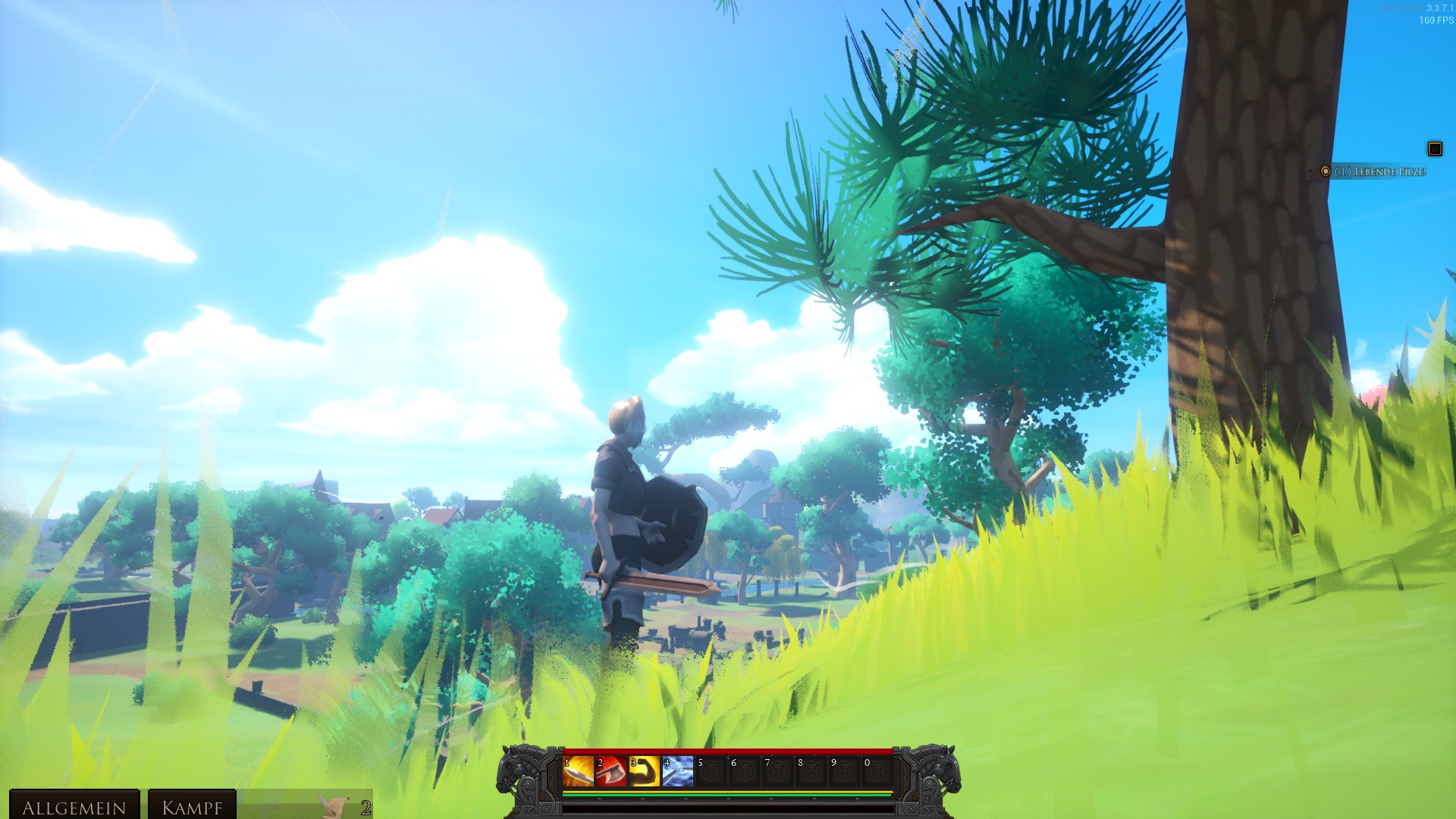Expand the Lebende Pilze quest arrow
Viewport: 1456px width, 819px height.
pyautogui.click(x=1310, y=172)
